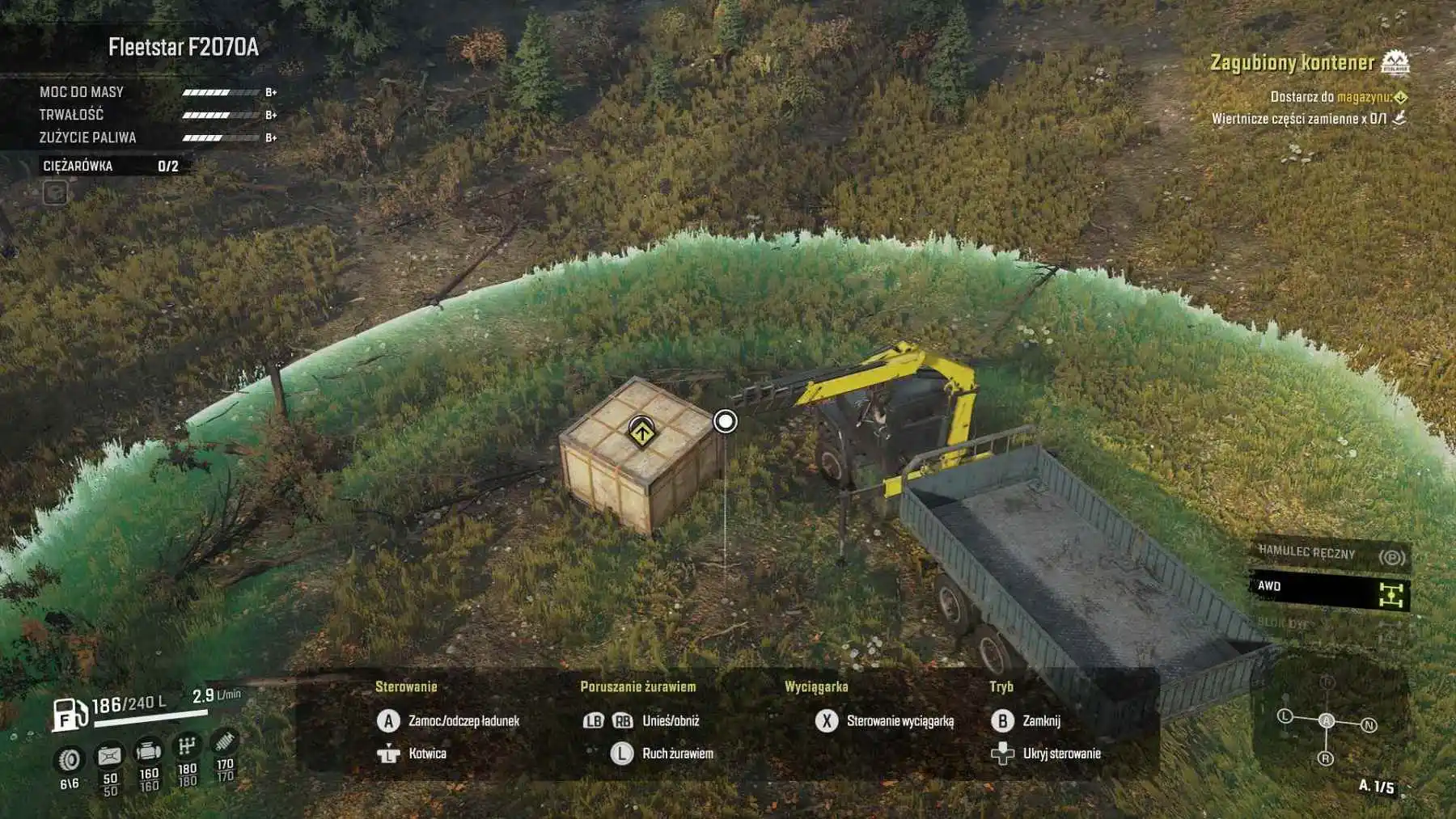Click the engine condition icon
Viewport: 1456px width, 819px height.
coord(149,751)
